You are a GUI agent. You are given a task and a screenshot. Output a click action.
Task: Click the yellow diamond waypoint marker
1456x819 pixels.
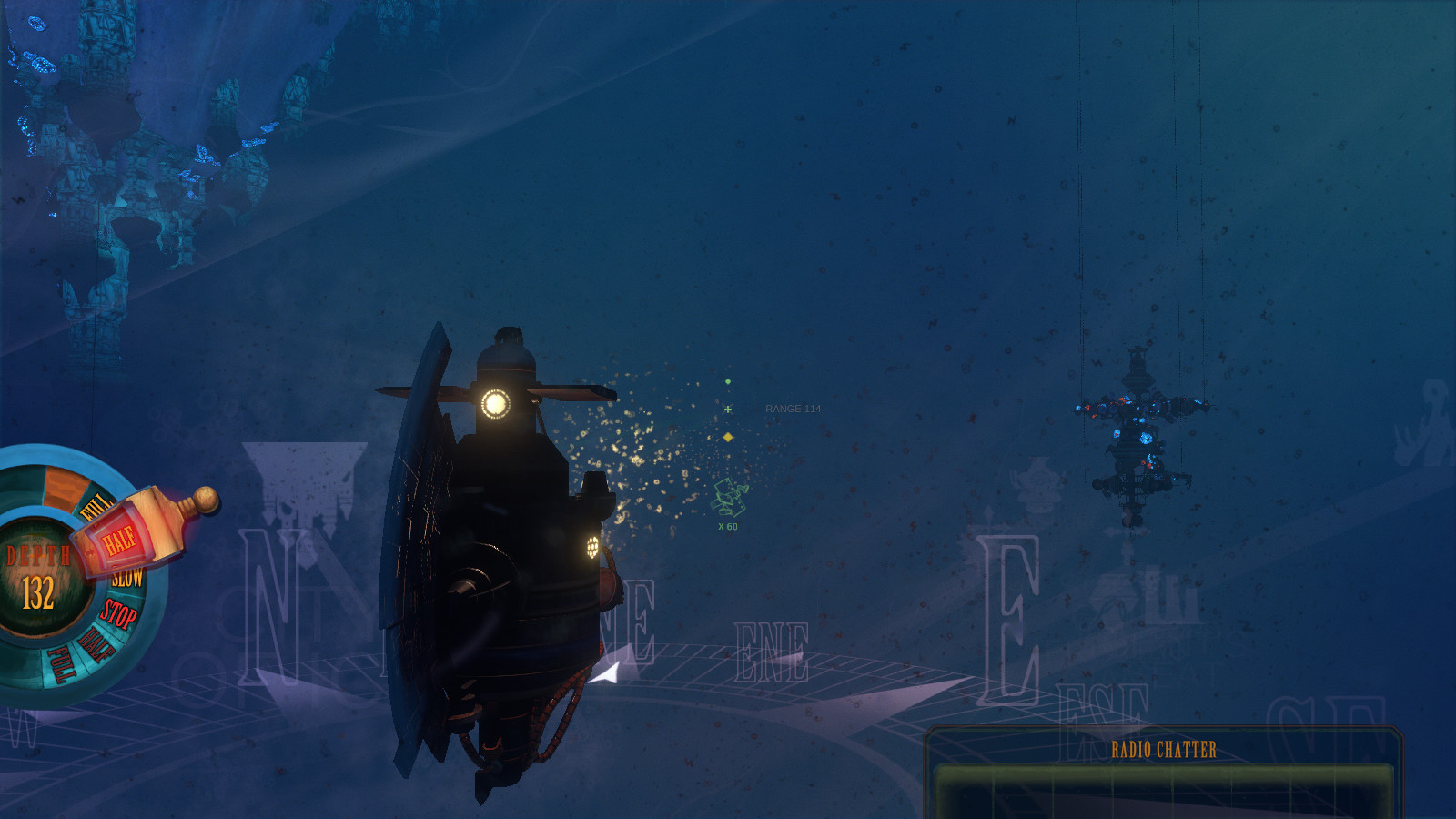click(729, 435)
